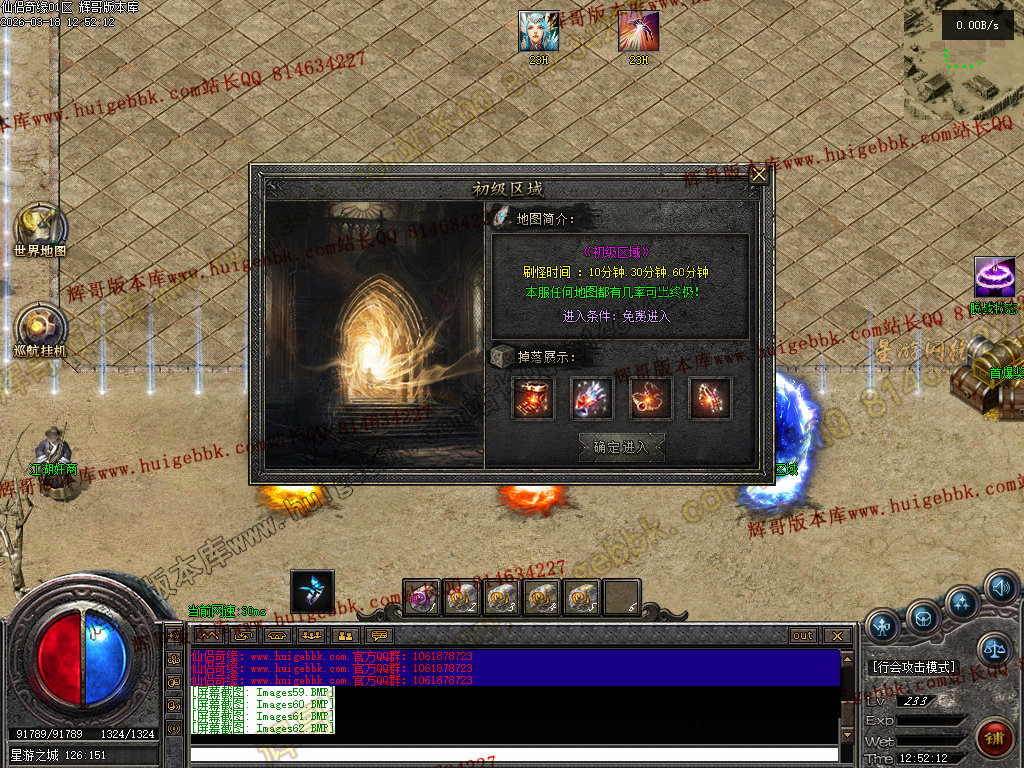This screenshot has width=1024, height=768.
Task: Open the bag inventory chest icon
Action: (x=923, y=616)
